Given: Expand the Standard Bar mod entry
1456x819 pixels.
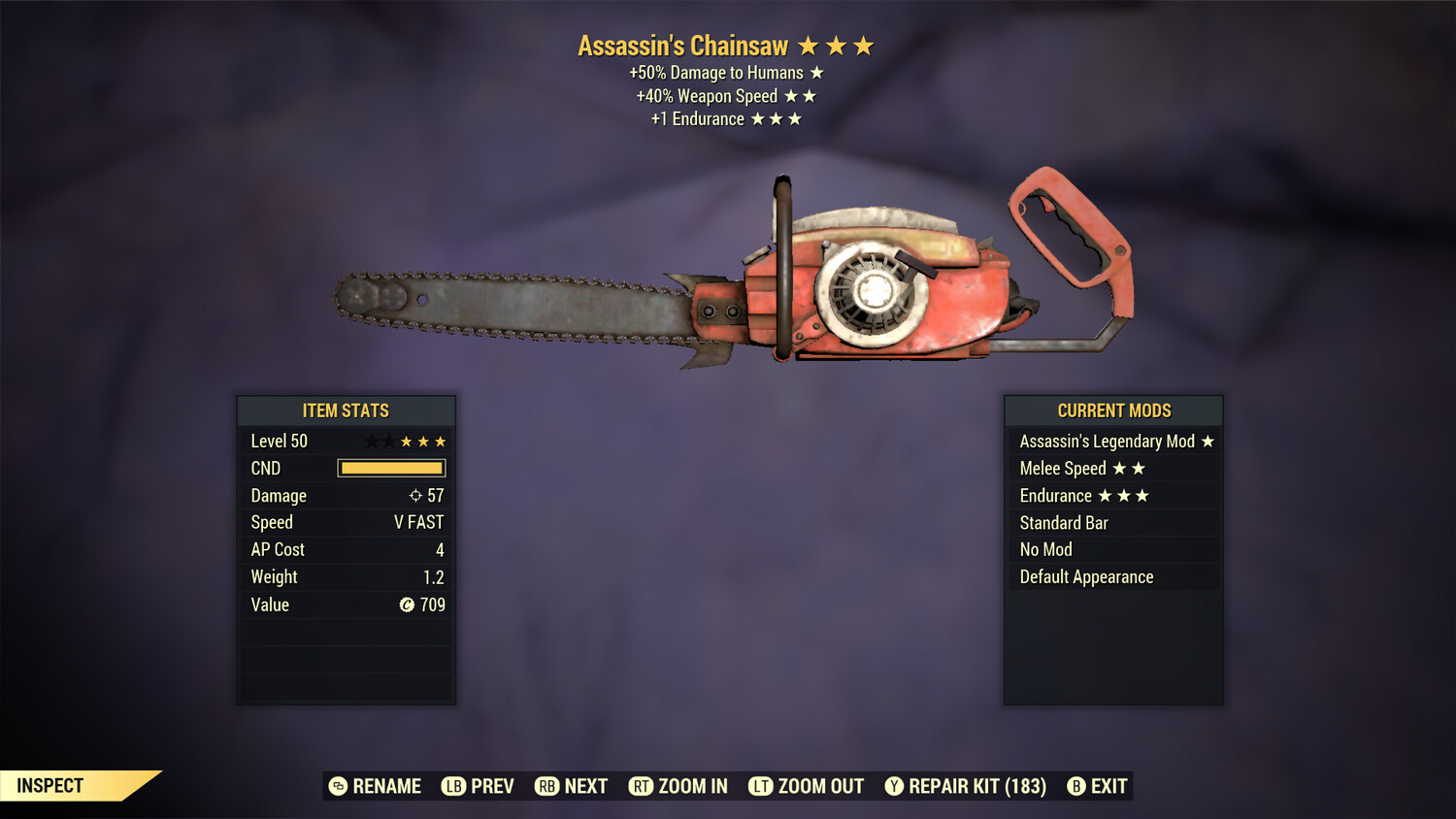Looking at the screenshot, I should click(x=1063, y=522).
